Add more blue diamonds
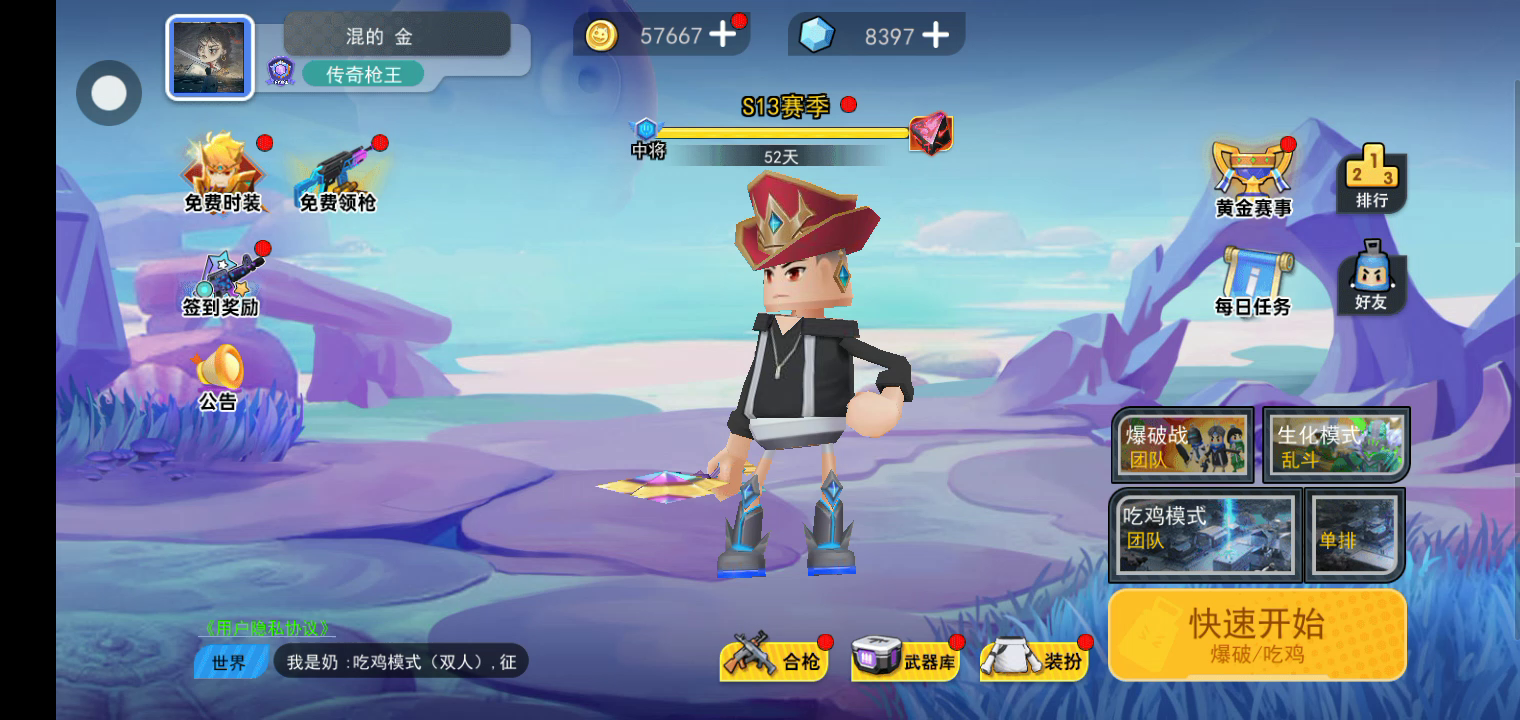 pyautogui.click(x=935, y=35)
